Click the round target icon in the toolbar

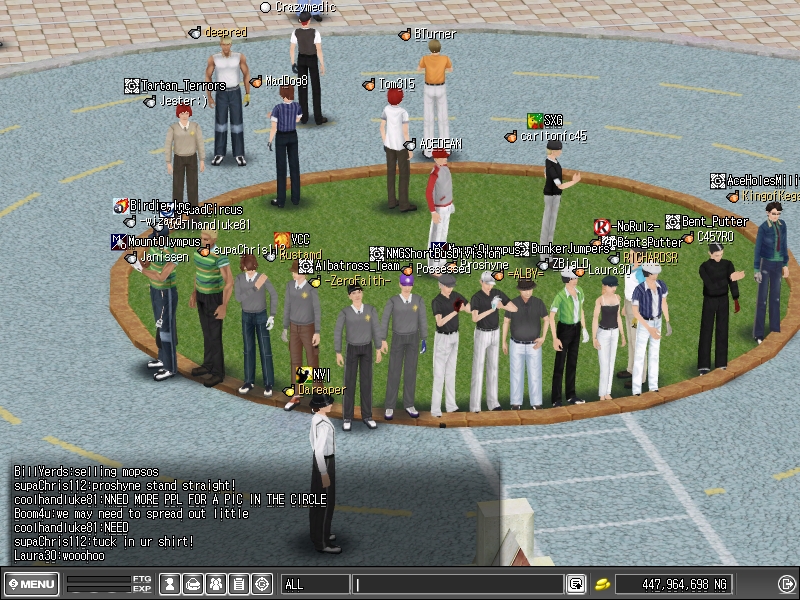[262, 584]
